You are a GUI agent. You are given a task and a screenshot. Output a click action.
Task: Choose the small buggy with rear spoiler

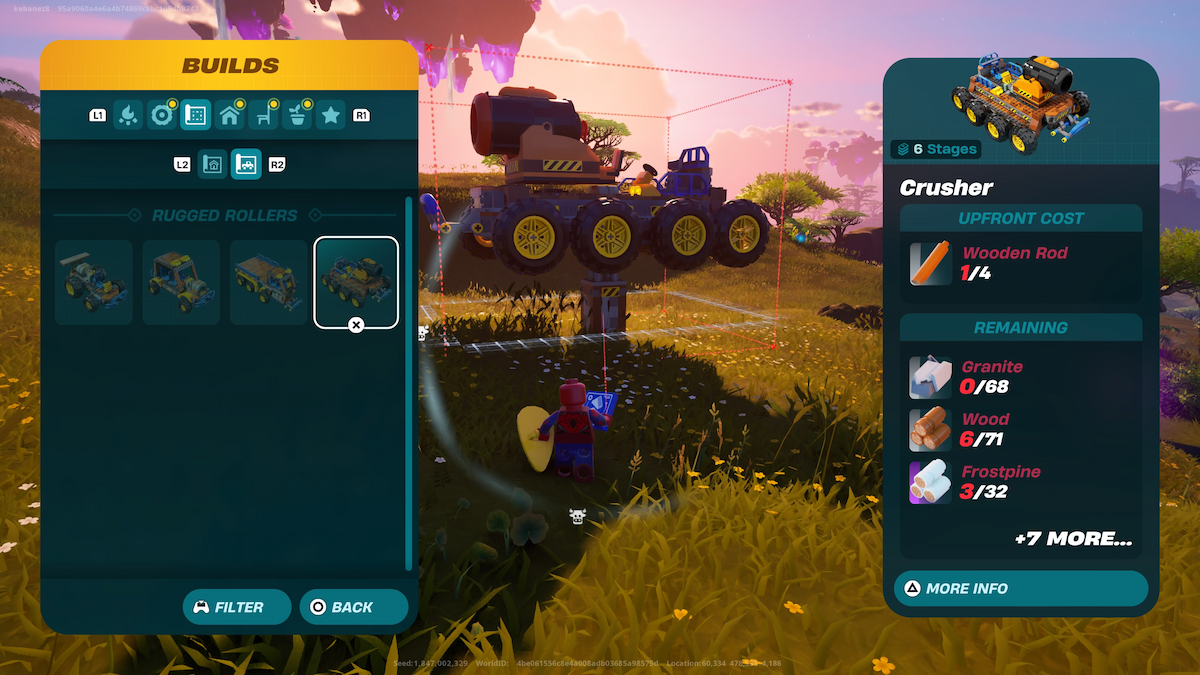click(x=94, y=282)
